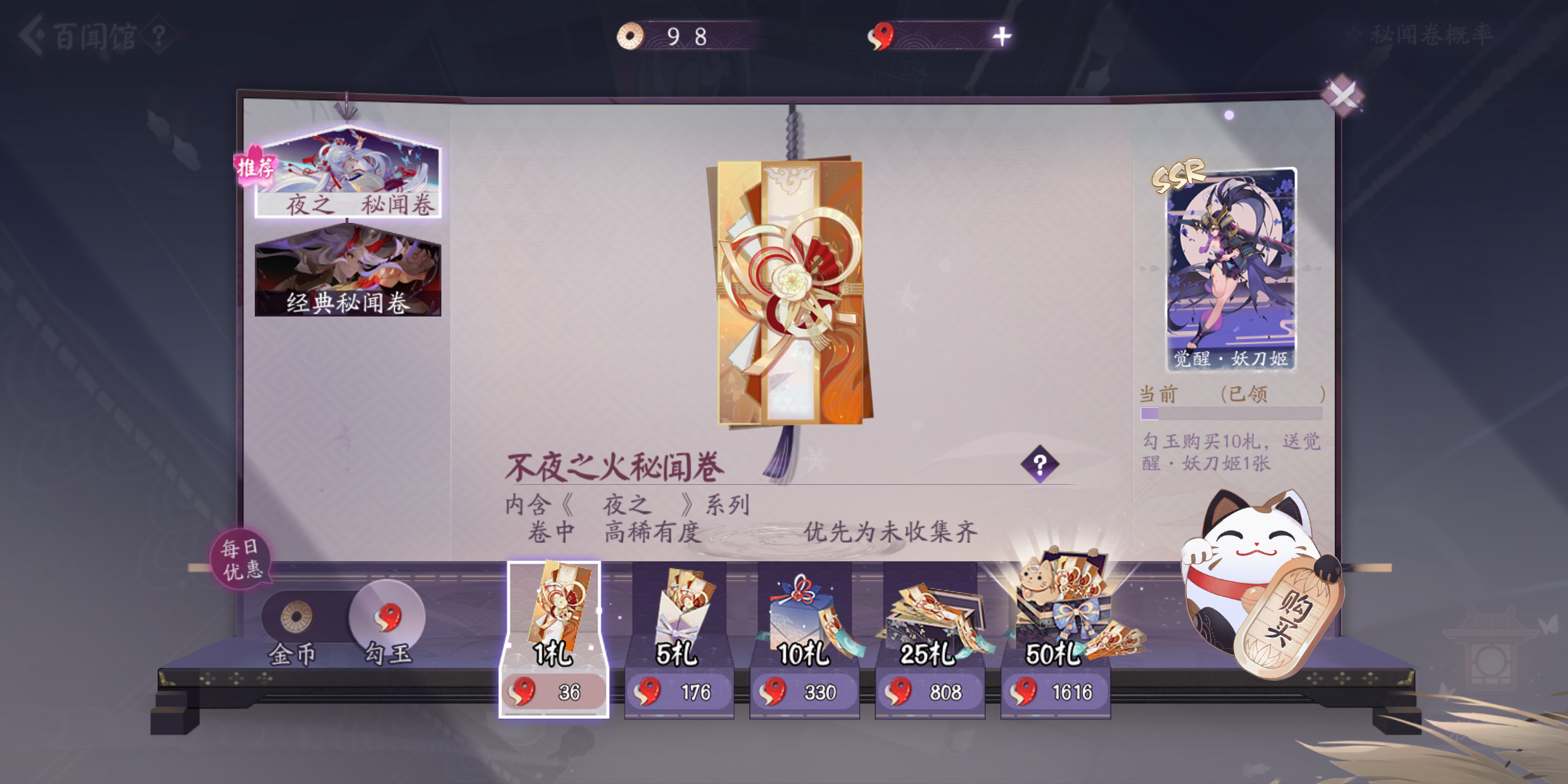The width and height of the screenshot is (1568, 784).
Task: Click the gold coin balance icon showing 98
Action: tap(631, 33)
